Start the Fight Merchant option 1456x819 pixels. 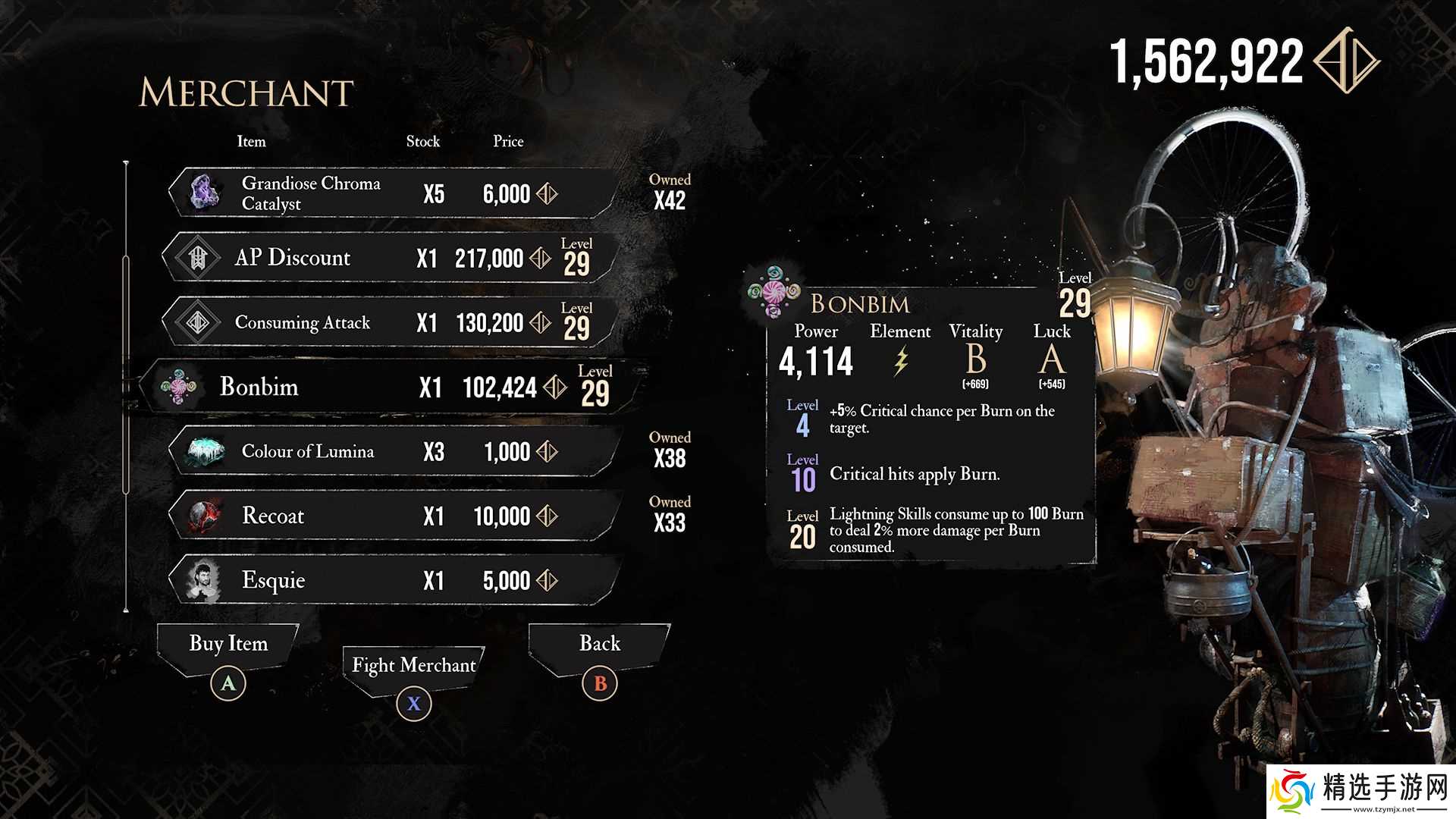pos(413,666)
